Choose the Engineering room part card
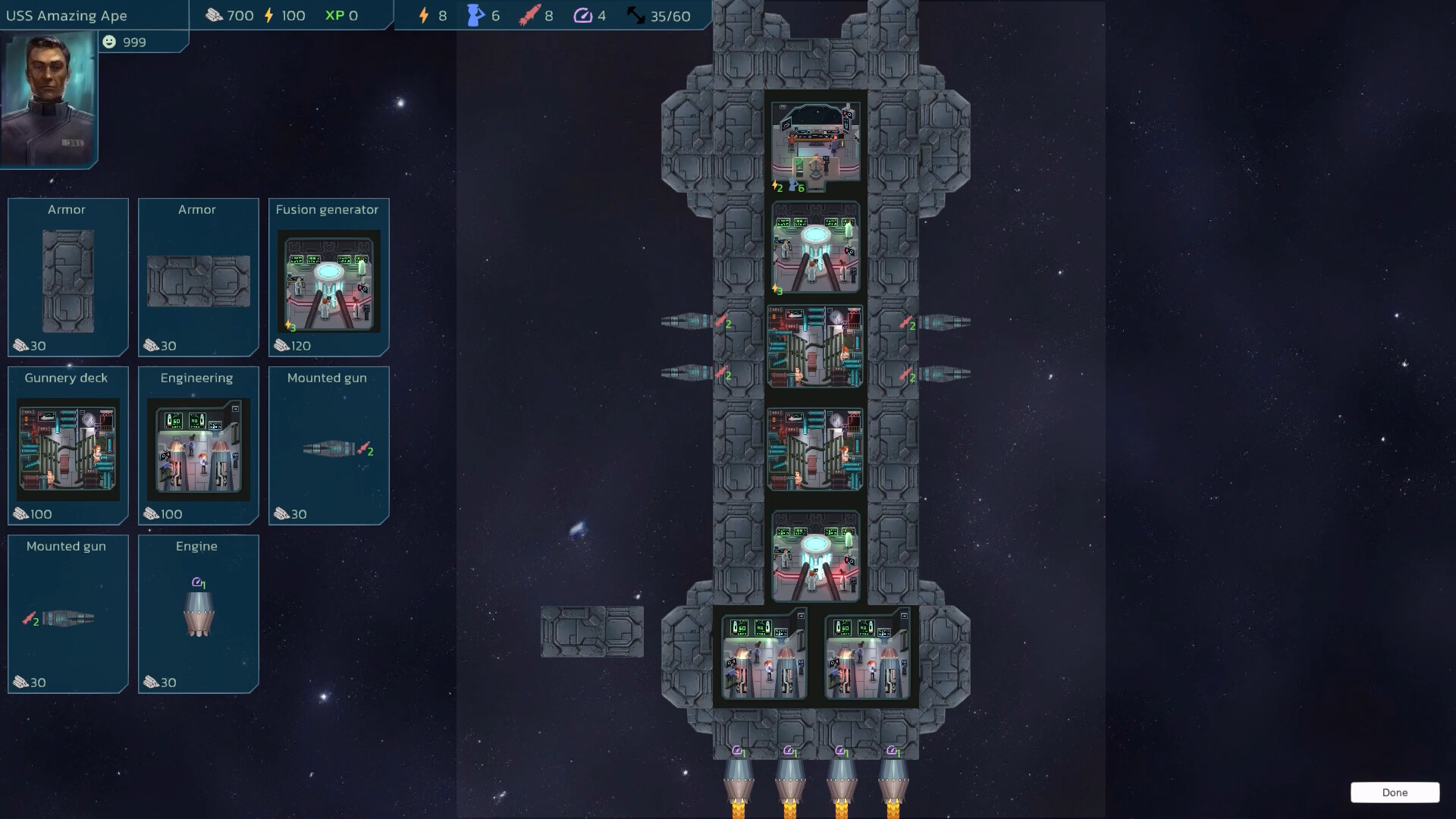The image size is (1456, 819). pyautogui.click(x=198, y=446)
